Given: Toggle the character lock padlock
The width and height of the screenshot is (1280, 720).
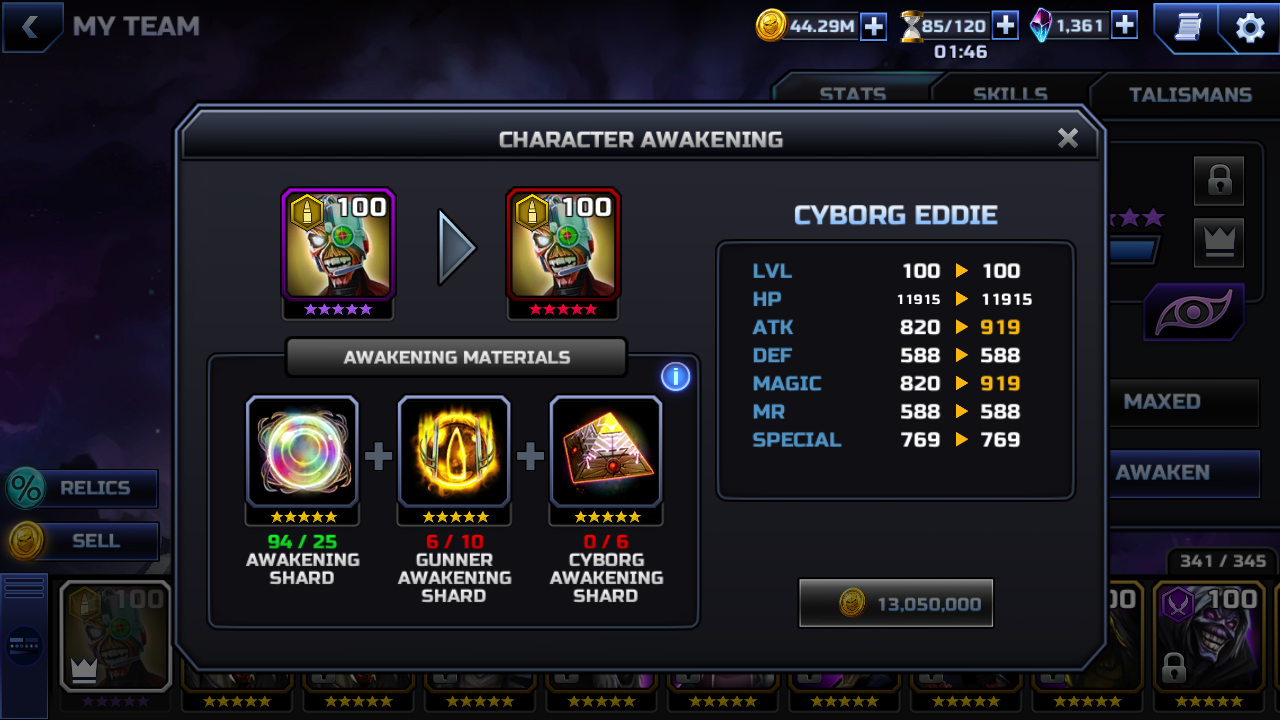Looking at the screenshot, I should [1218, 181].
